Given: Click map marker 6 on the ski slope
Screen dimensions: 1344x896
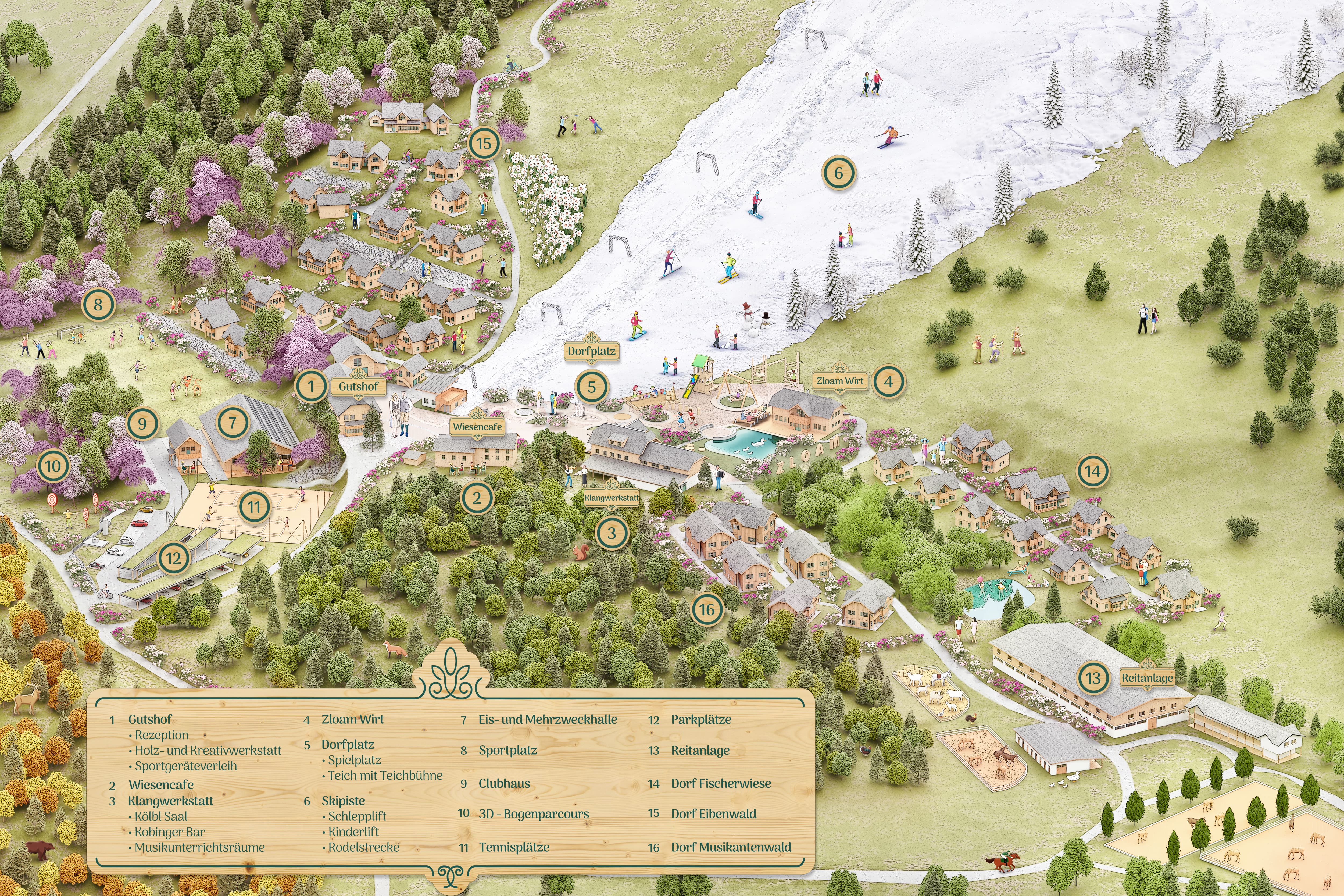Looking at the screenshot, I should point(839,173).
